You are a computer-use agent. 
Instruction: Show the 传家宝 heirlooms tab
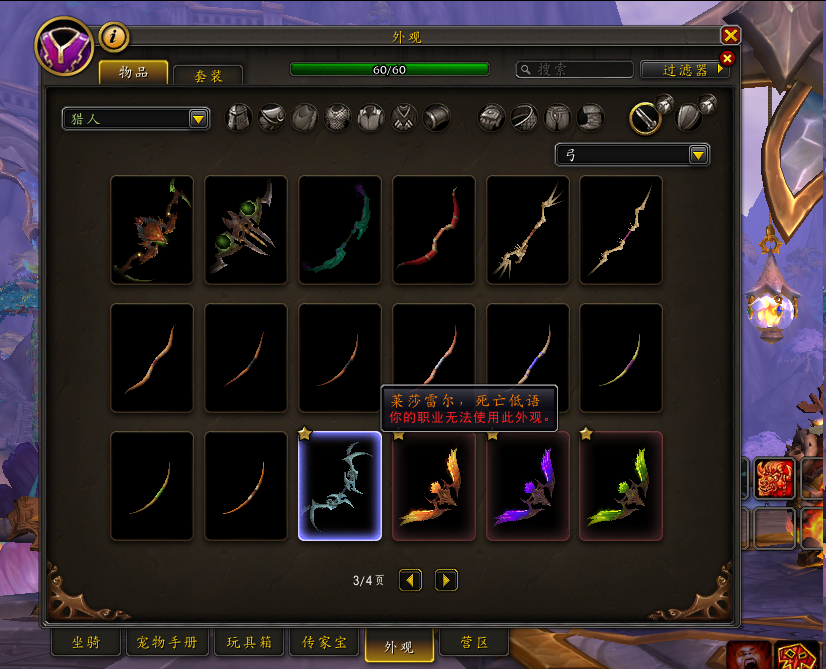[324, 642]
